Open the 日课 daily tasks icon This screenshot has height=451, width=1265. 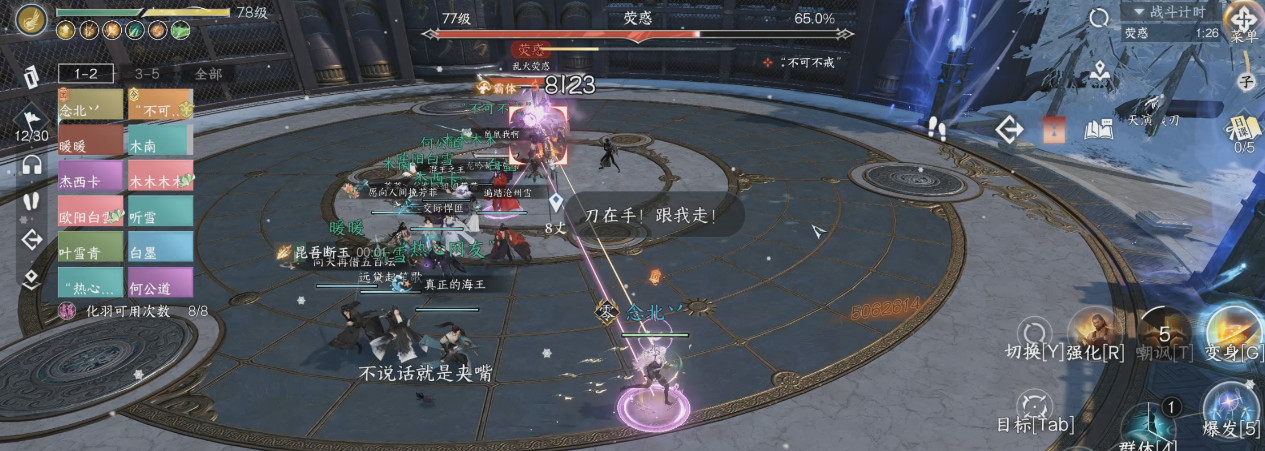[1244, 129]
